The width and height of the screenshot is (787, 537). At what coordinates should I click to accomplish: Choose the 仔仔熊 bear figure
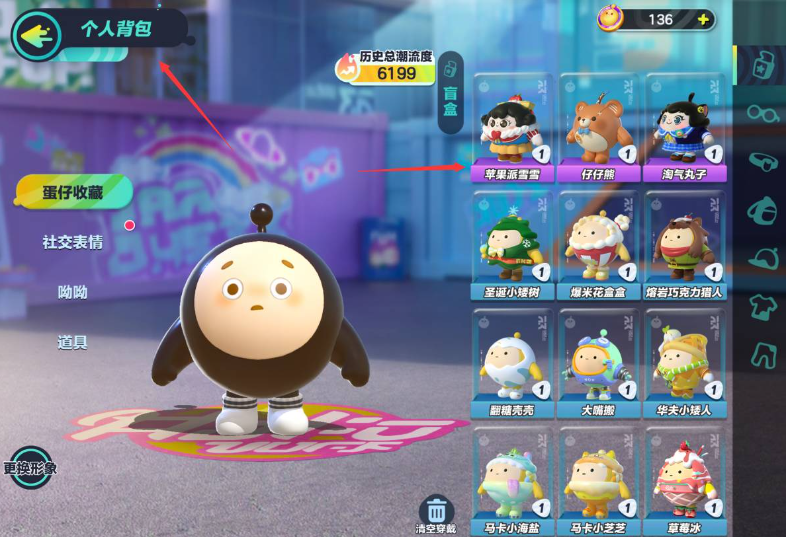point(598,124)
